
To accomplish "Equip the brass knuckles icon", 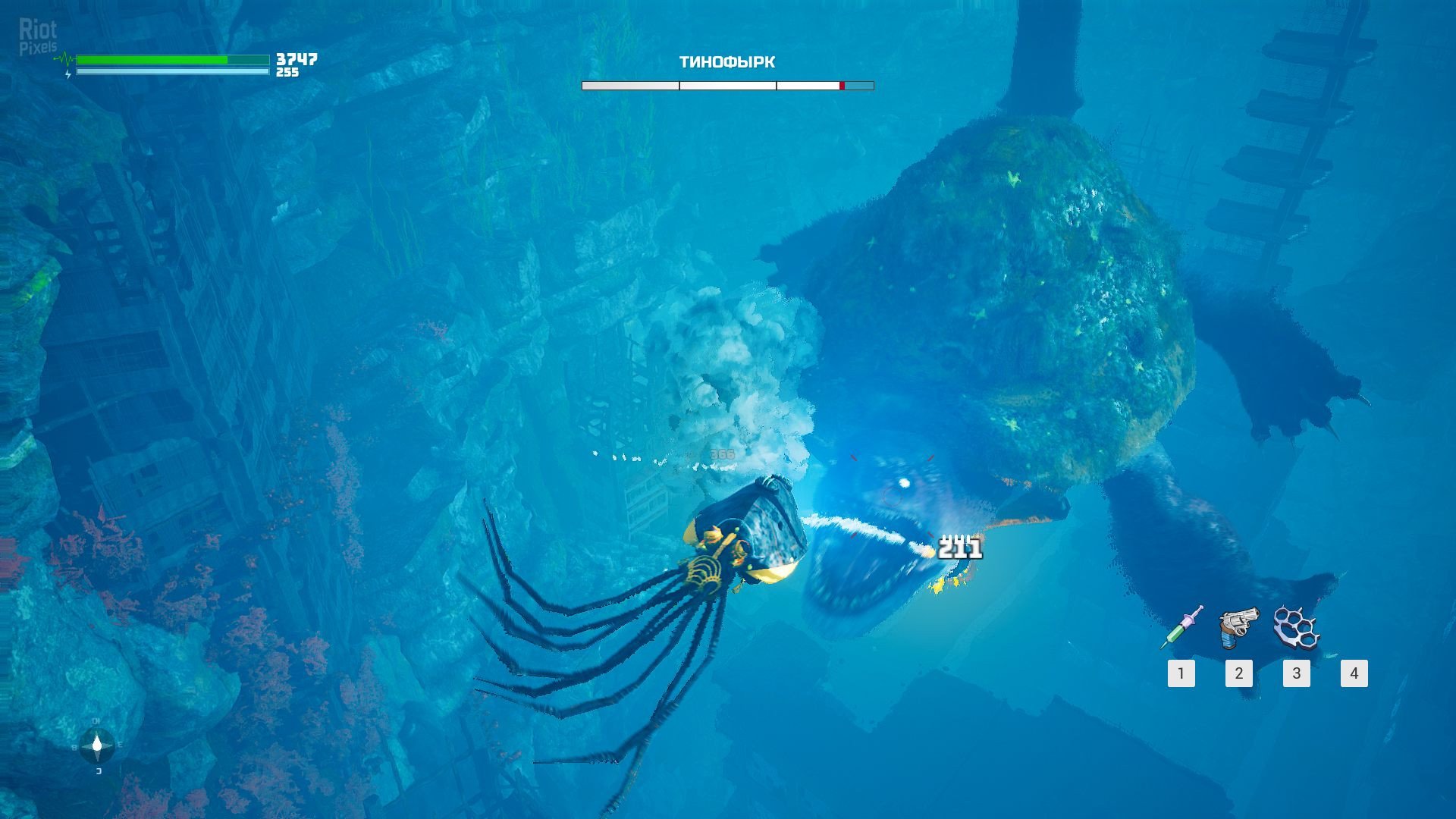I will pos(1296,628).
